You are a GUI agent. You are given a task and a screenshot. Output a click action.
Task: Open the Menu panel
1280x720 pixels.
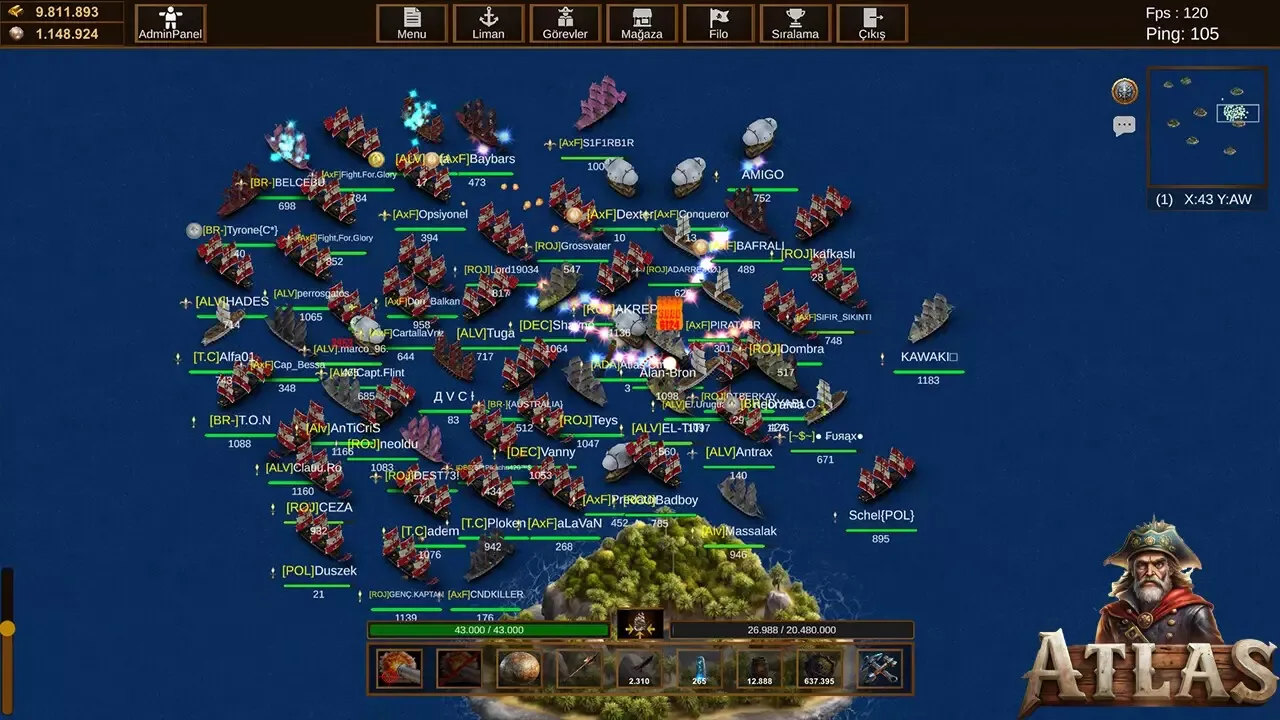point(411,22)
